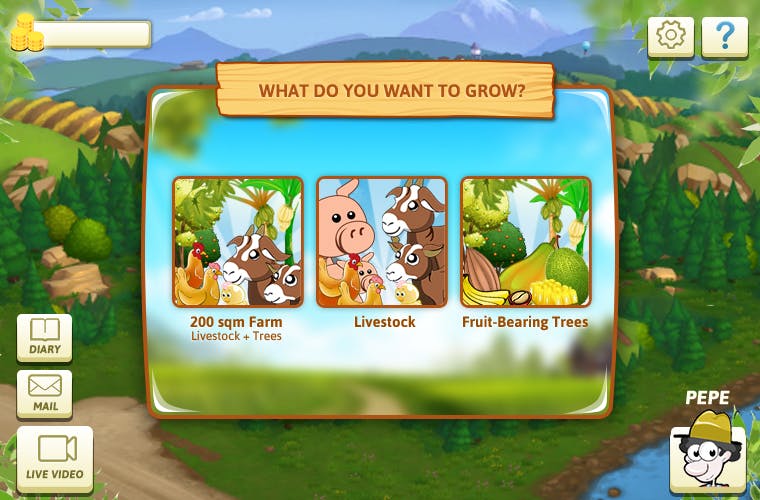Viewport: 760px width, 500px height.
Task: Open the settings gear
Action: 671,37
